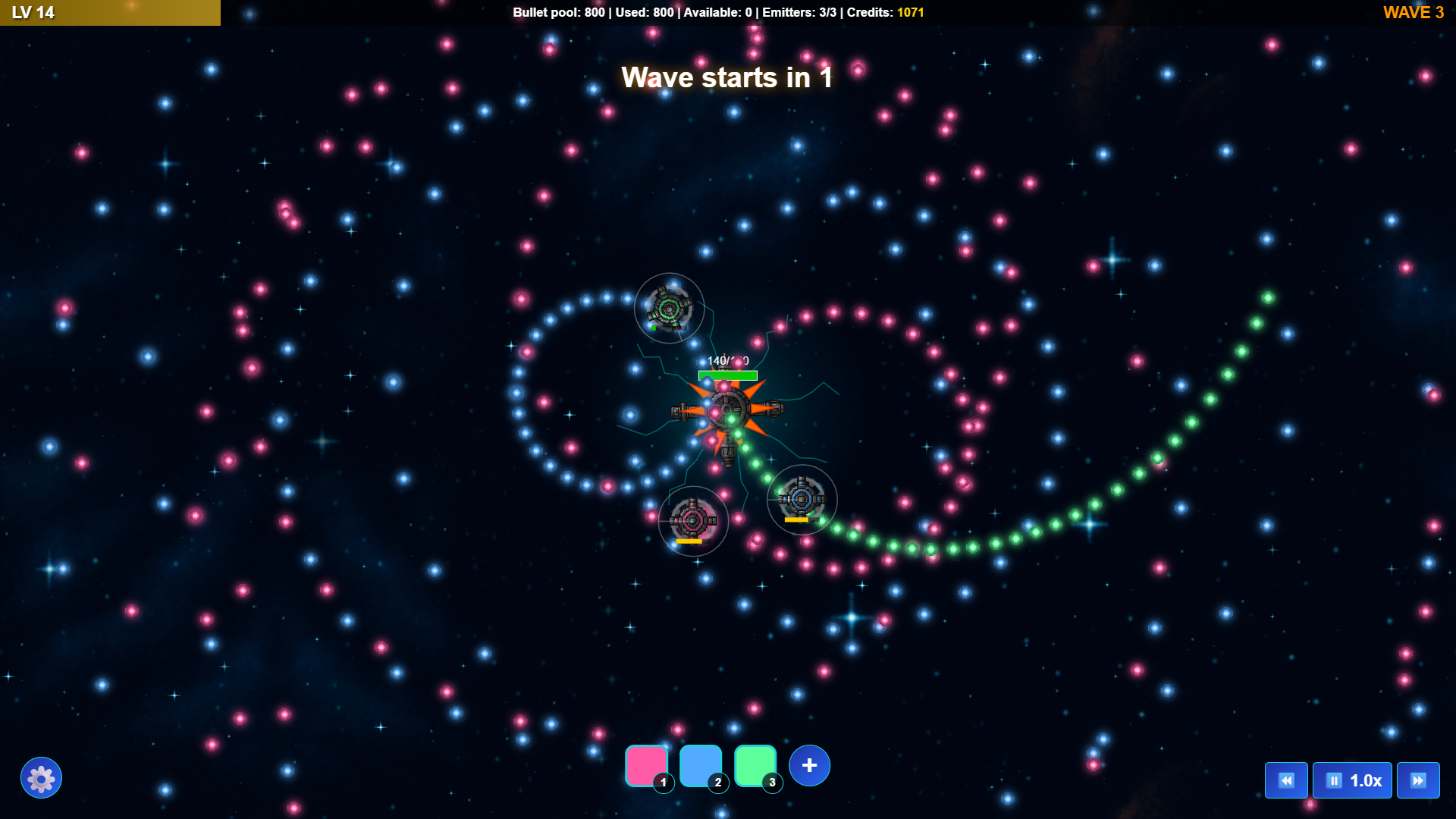The width and height of the screenshot is (1456, 819).
Task: Click the plus button to add an emitter
Action: tap(809, 765)
